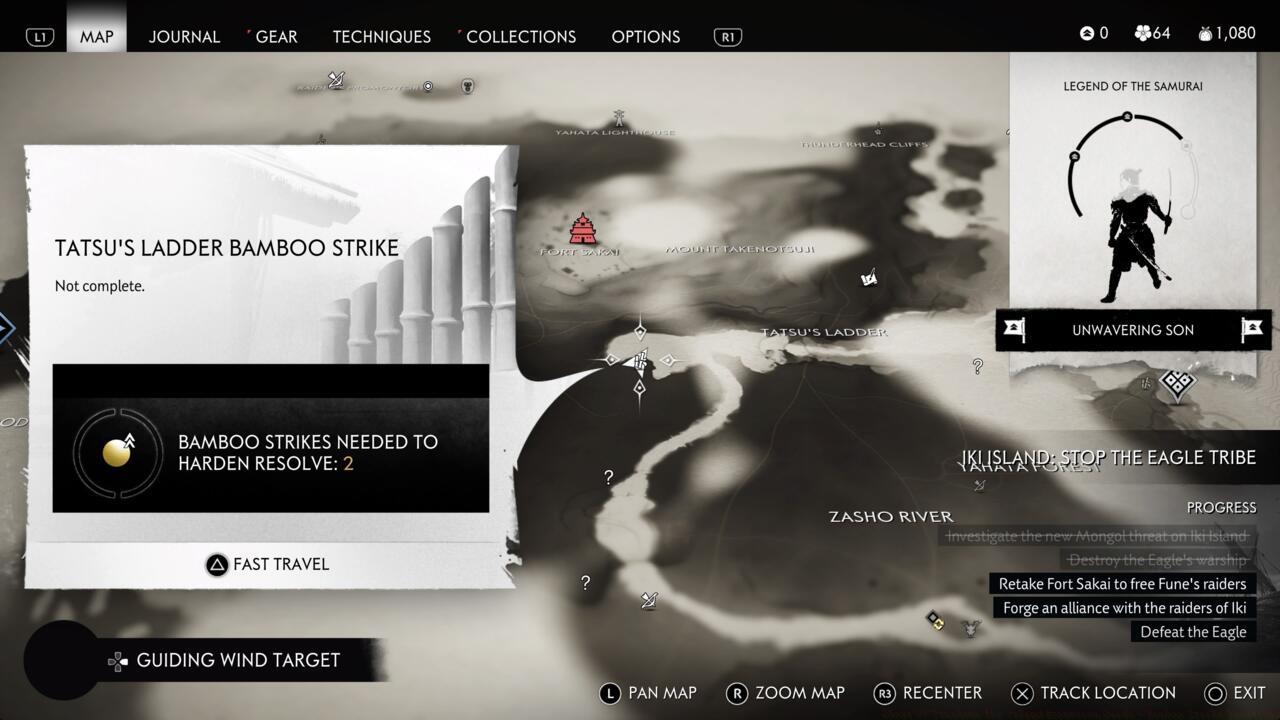Choose the Thunderhead Cliffs map marker
Image resolution: width=1280 pixels, height=720 pixels.
click(x=878, y=130)
